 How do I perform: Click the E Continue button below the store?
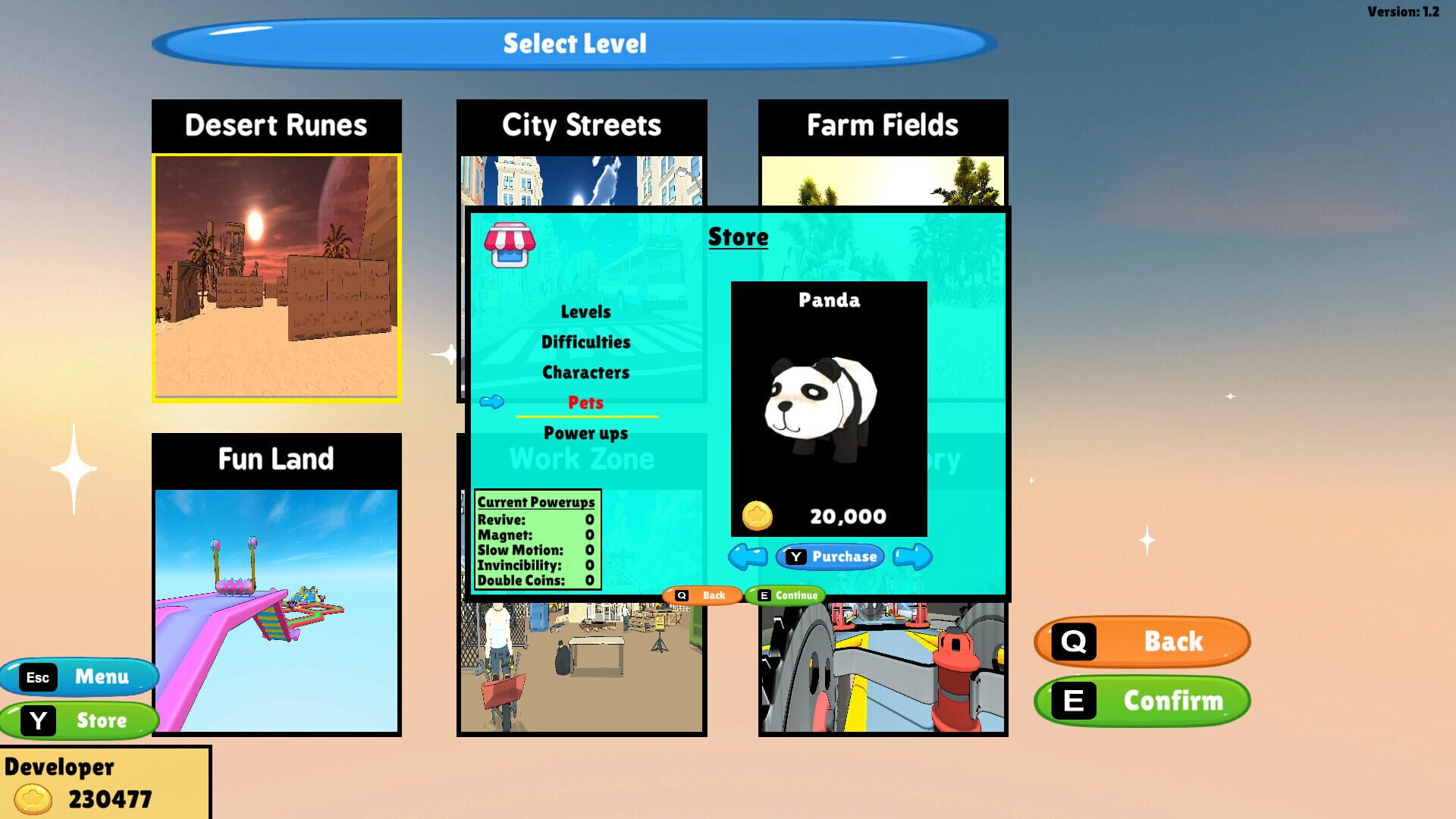point(785,595)
